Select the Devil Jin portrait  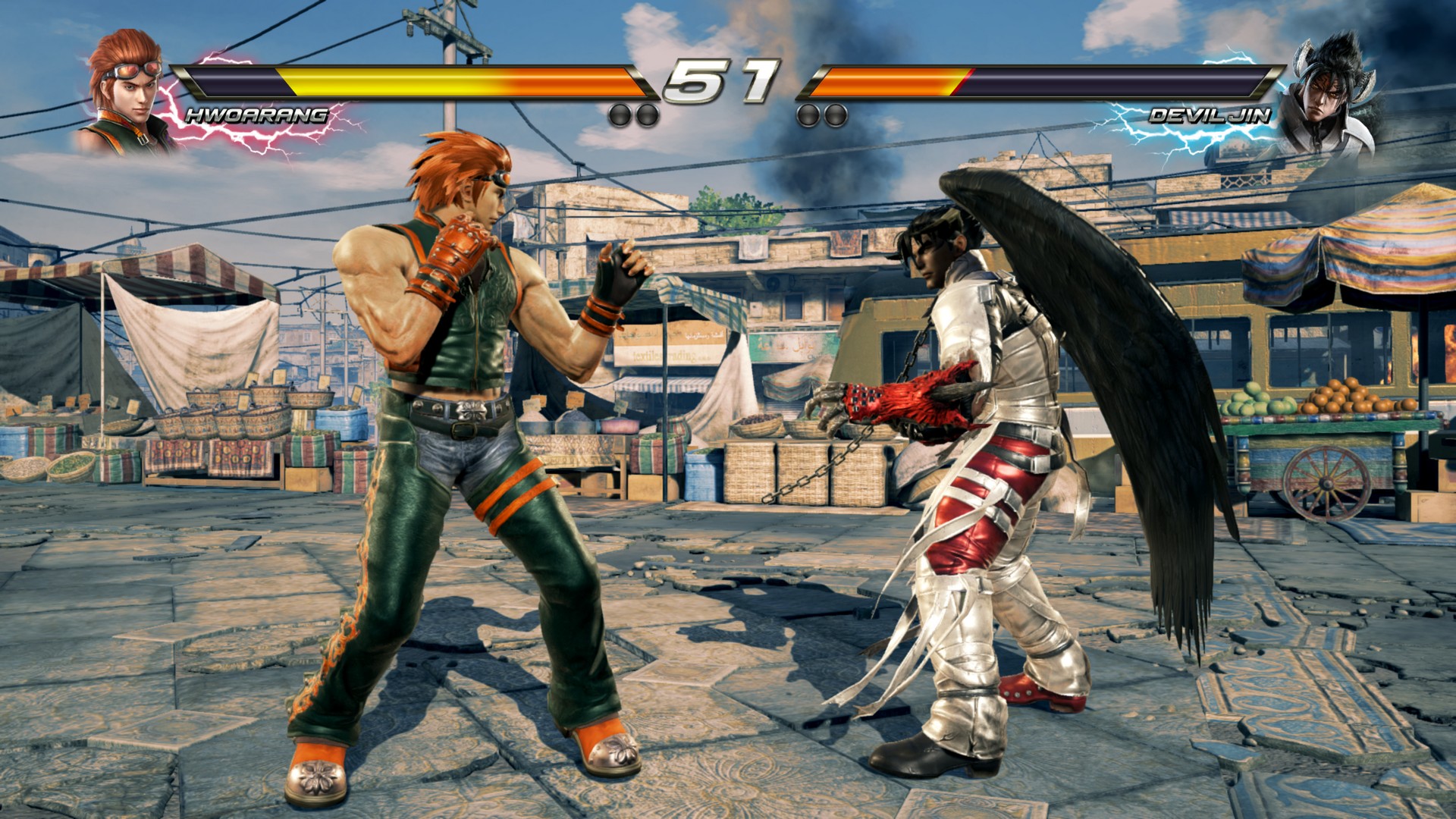1327,95
